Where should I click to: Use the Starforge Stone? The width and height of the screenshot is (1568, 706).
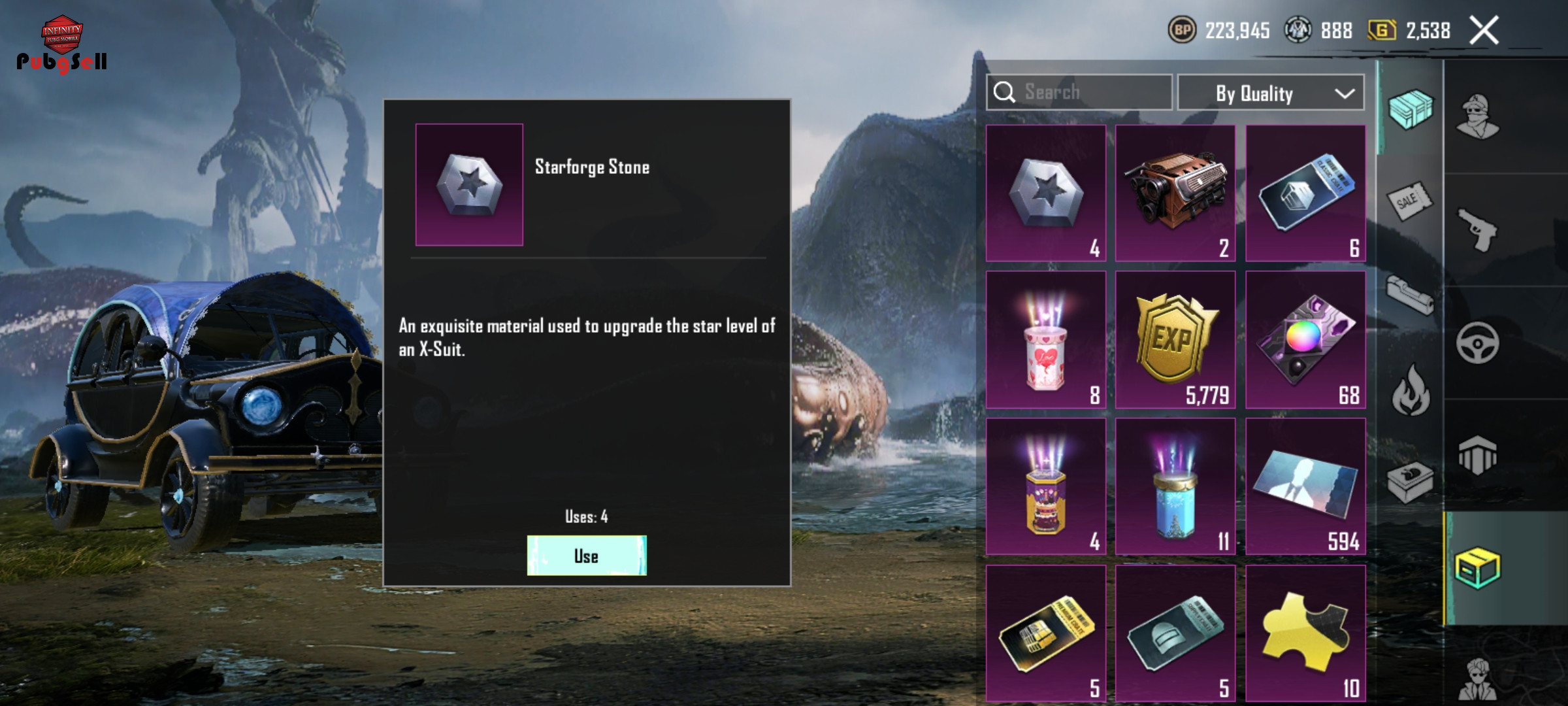point(586,556)
